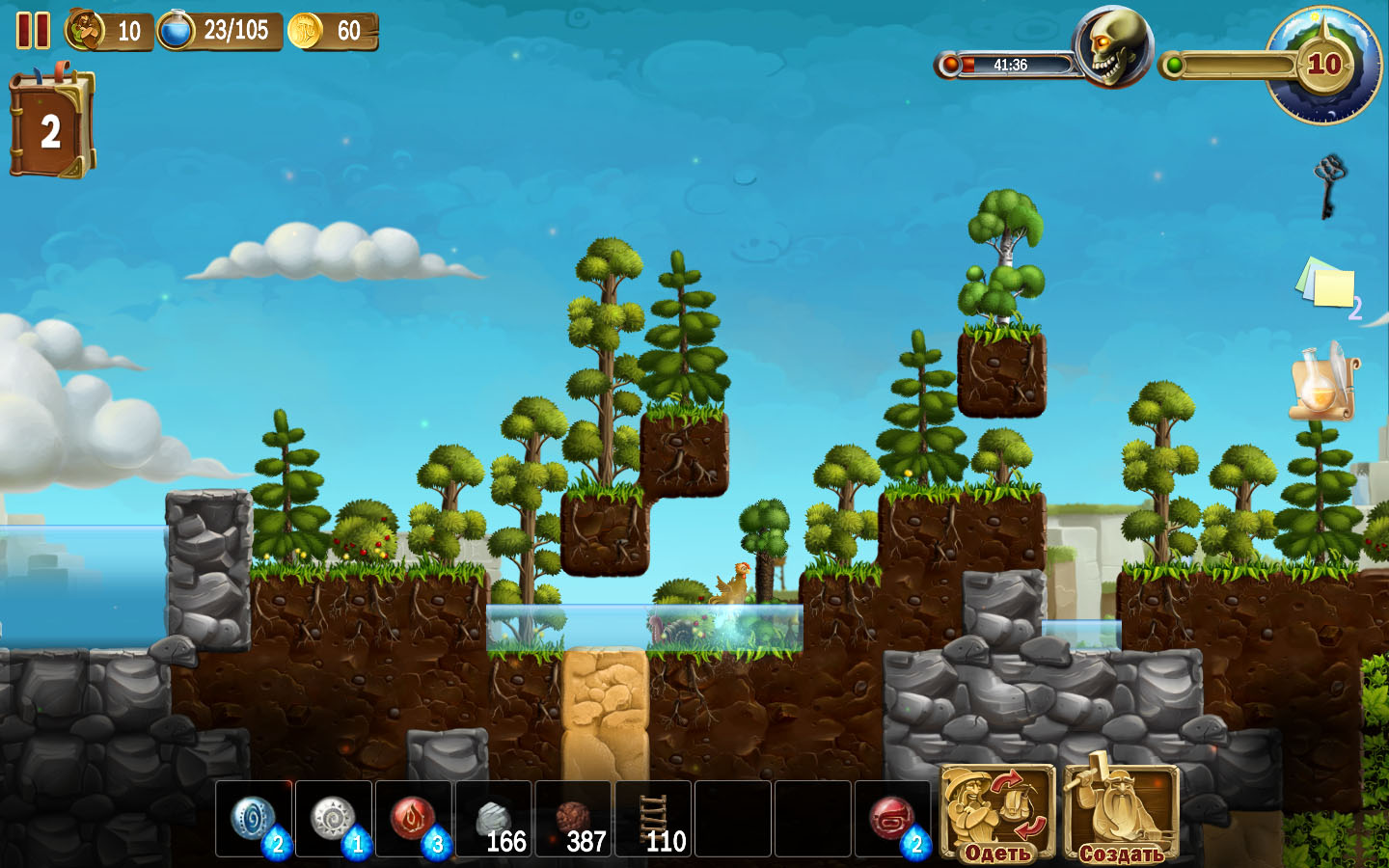Pause the game
The image size is (1389, 868).
[32, 30]
